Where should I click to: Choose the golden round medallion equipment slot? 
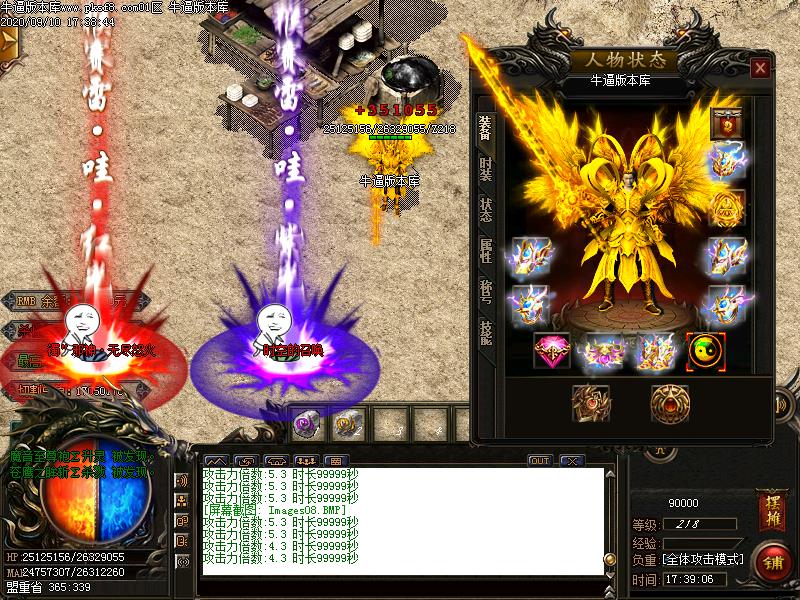pyautogui.click(x=669, y=402)
